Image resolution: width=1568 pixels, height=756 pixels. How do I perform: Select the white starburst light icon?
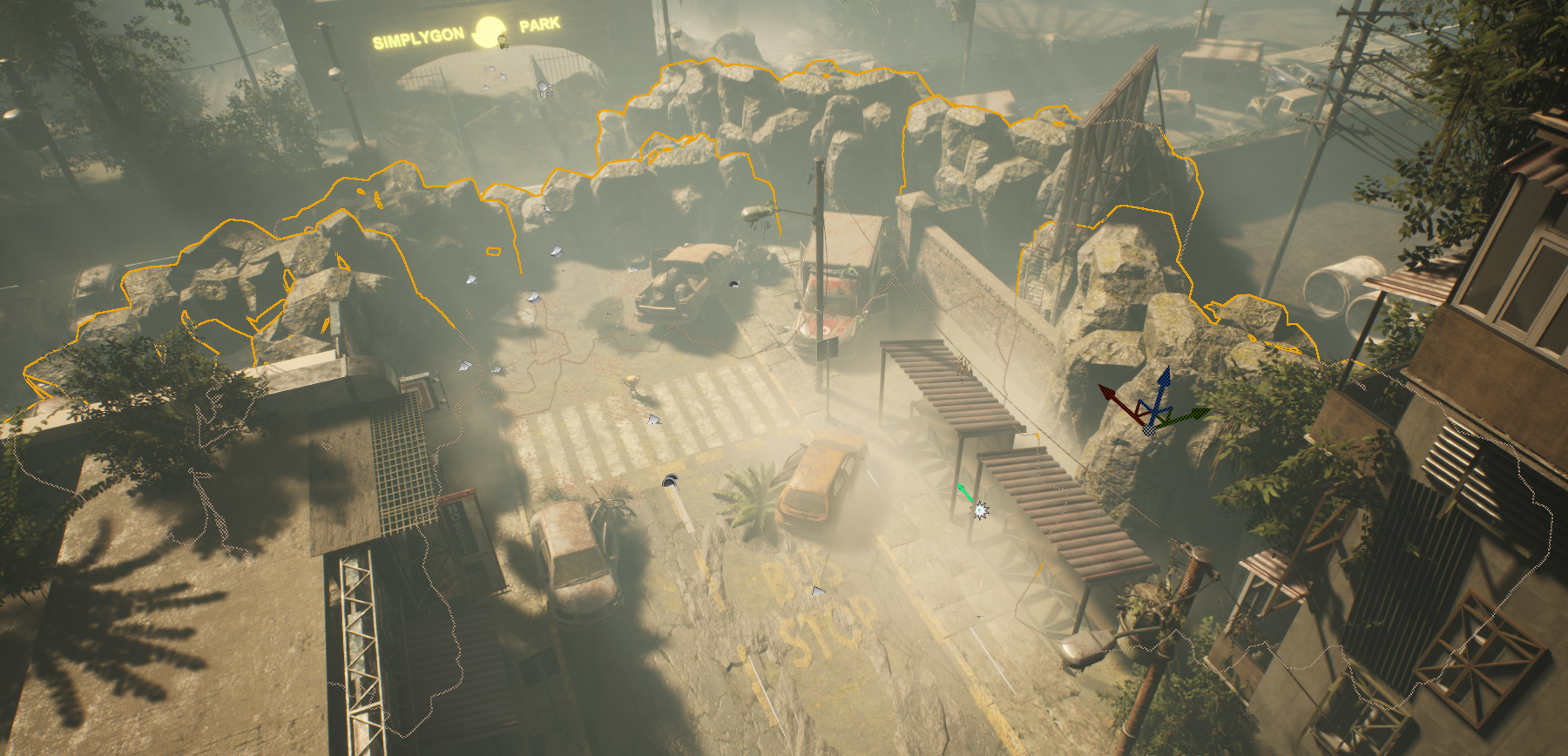coord(981,510)
